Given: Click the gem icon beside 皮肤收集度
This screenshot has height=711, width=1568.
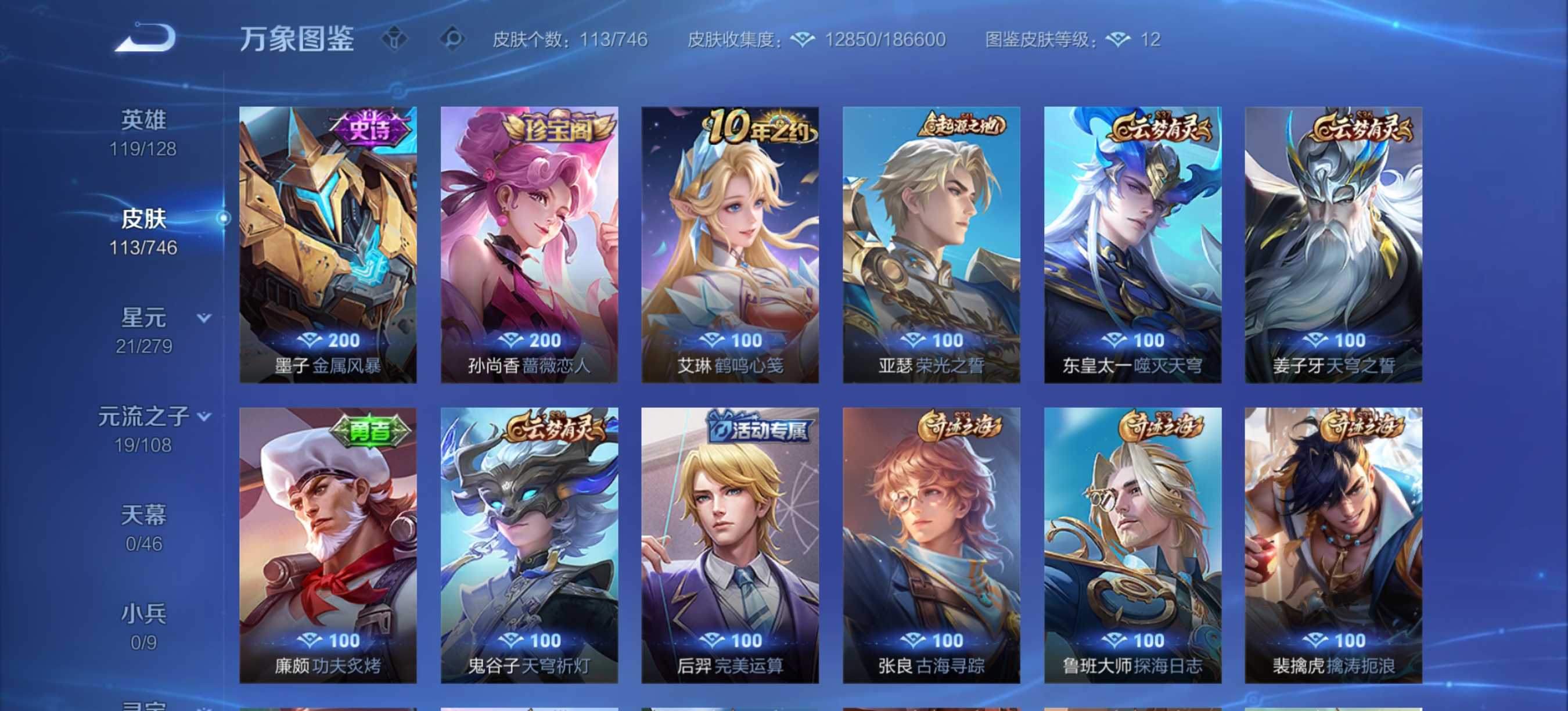Looking at the screenshot, I should coord(805,39).
